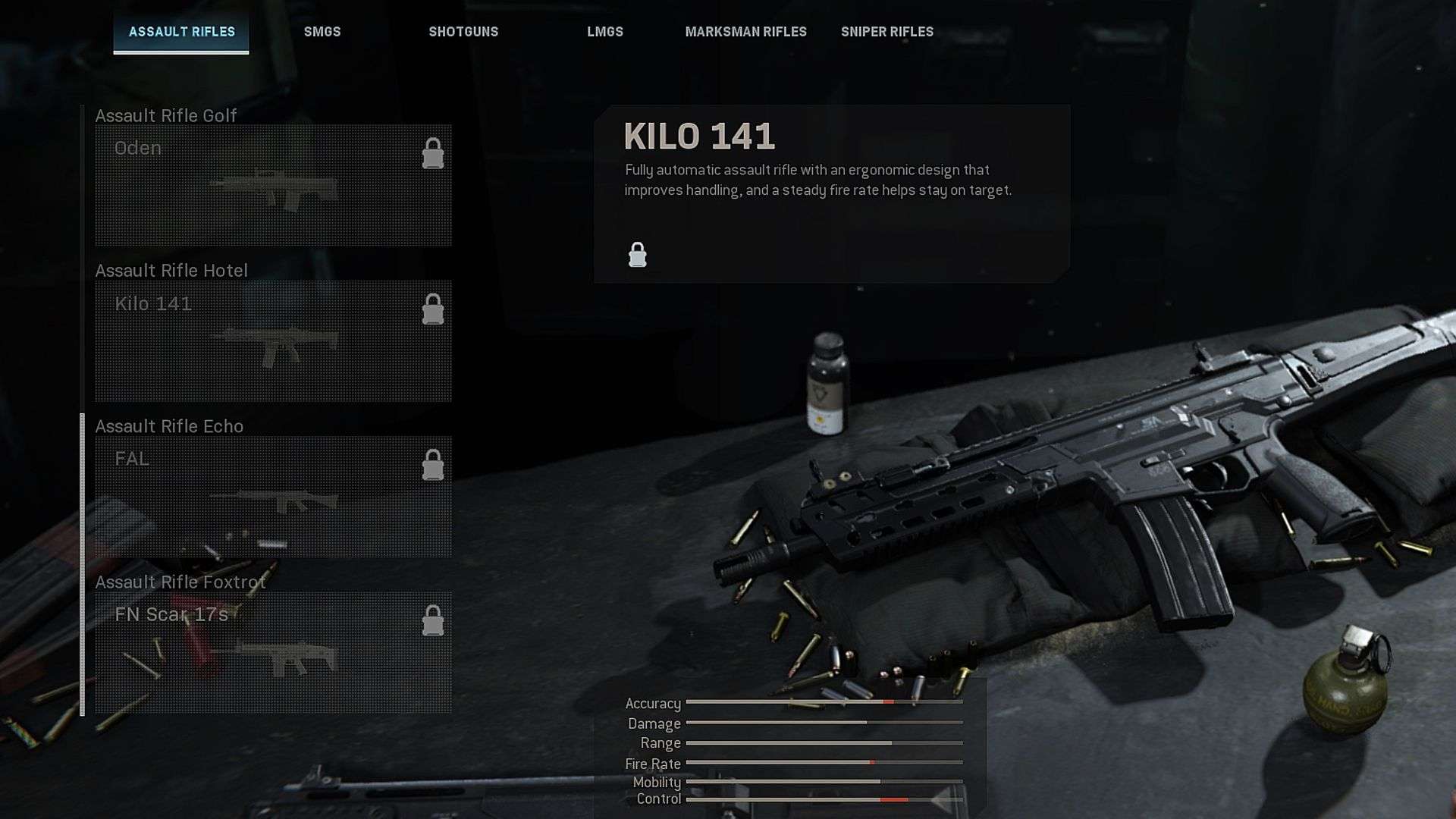Open the SMGs weapon category
Viewport: 1456px width, 819px height.
[x=322, y=32]
